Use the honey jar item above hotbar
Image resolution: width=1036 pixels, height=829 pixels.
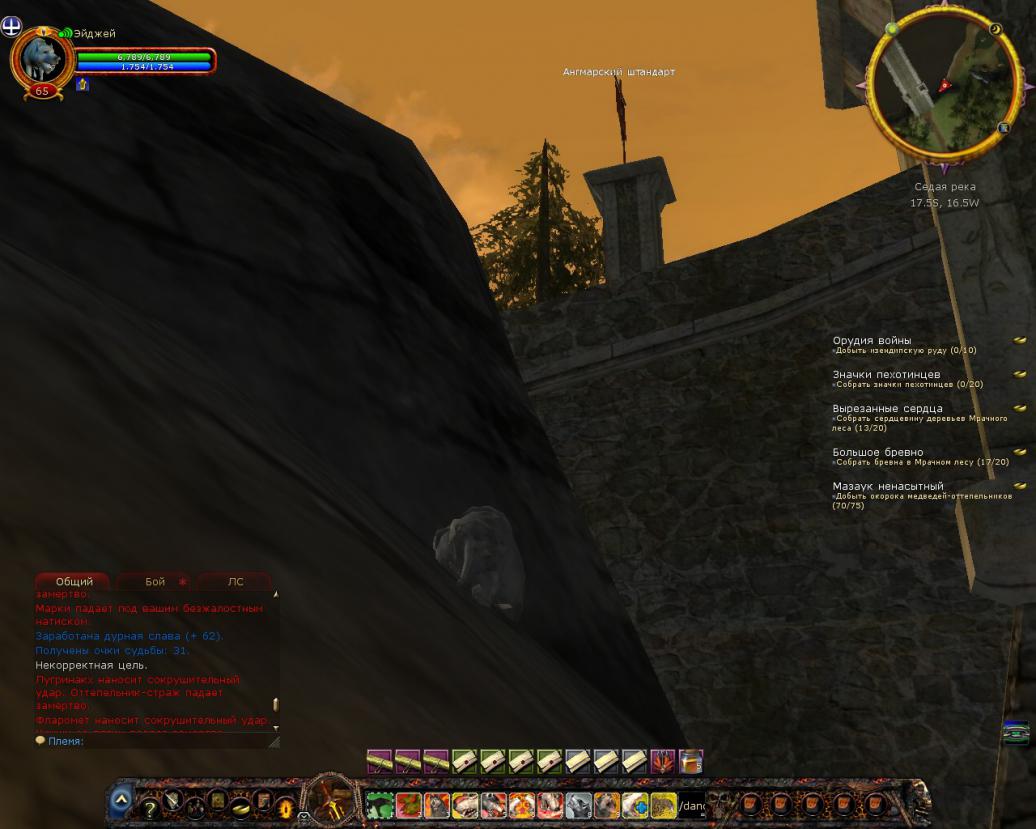[691, 761]
